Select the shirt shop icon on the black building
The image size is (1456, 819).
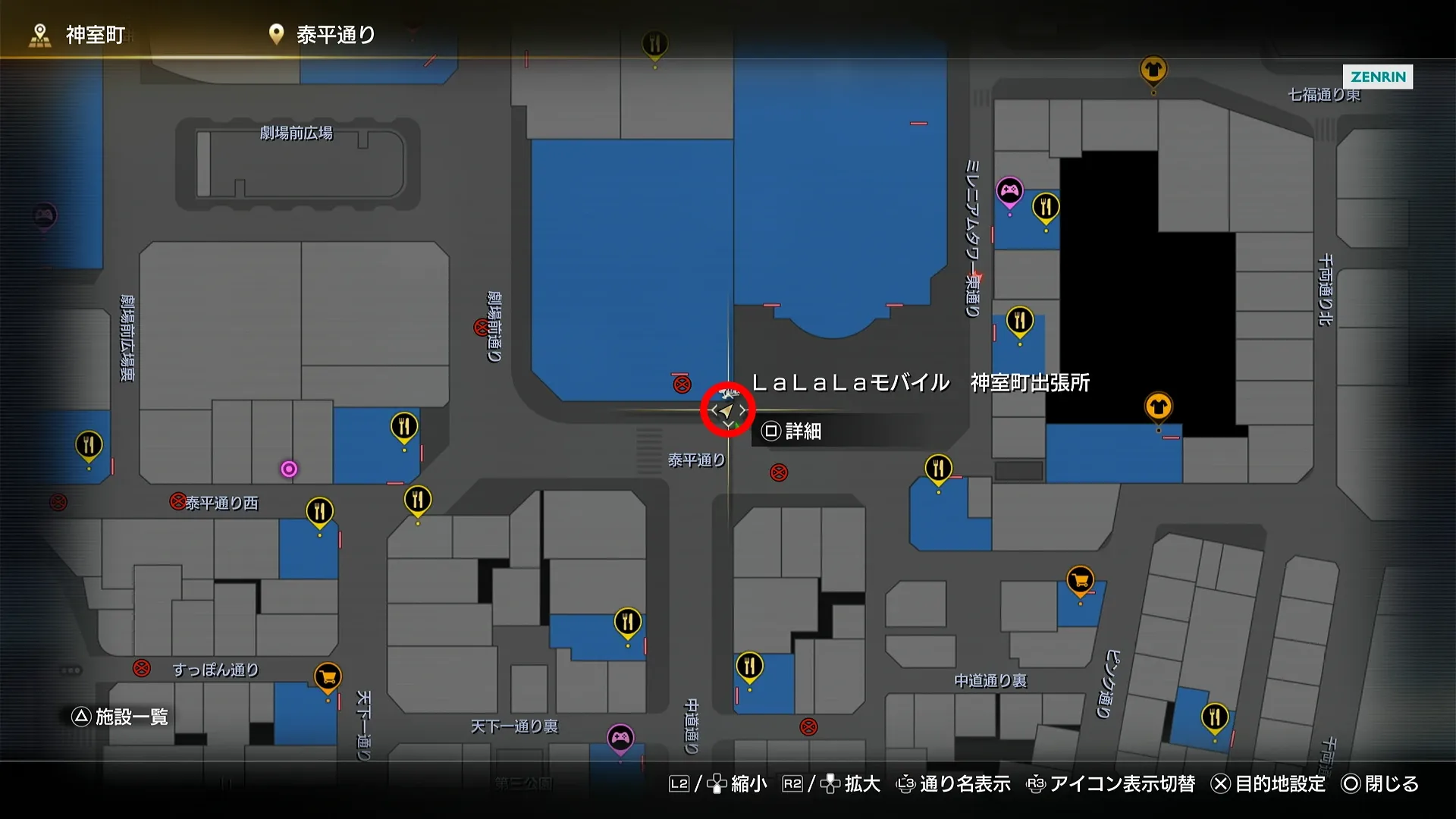[x=1159, y=406]
